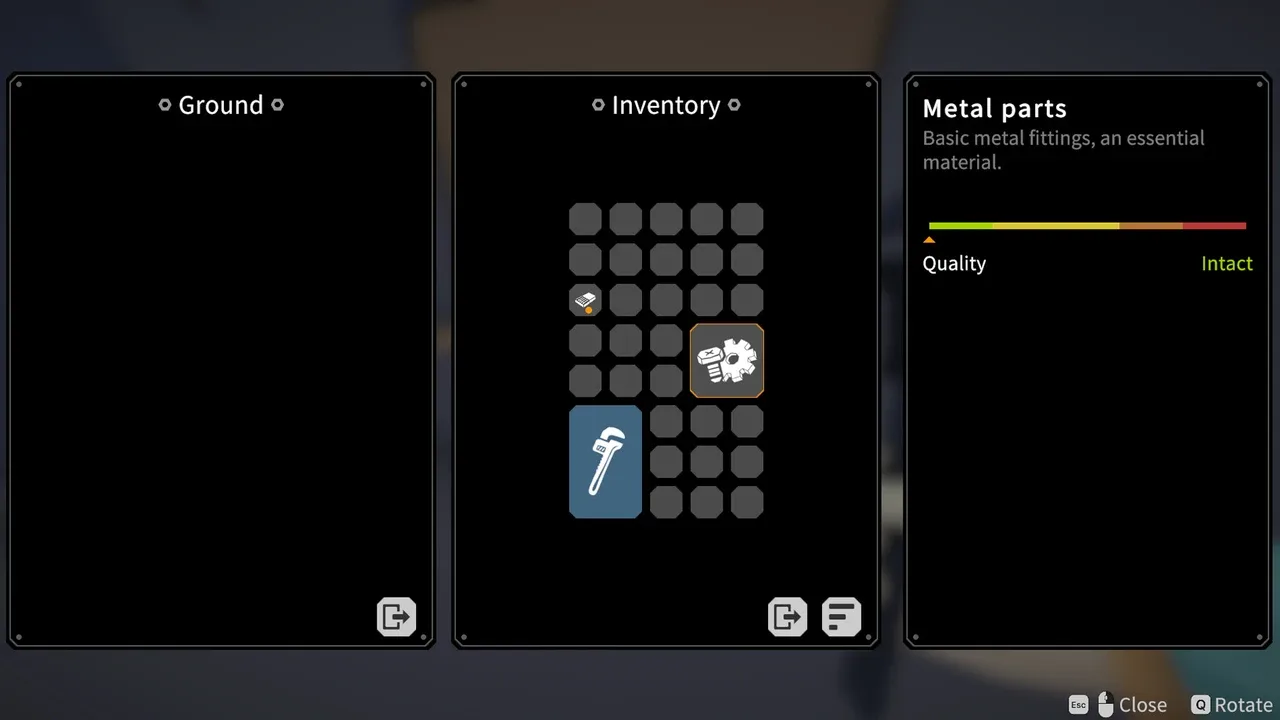Pick the pipe wrench in inventory
Image resolution: width=1280 pixels, height=720 pixels.
pyautogui.click(x=605, y=461)
